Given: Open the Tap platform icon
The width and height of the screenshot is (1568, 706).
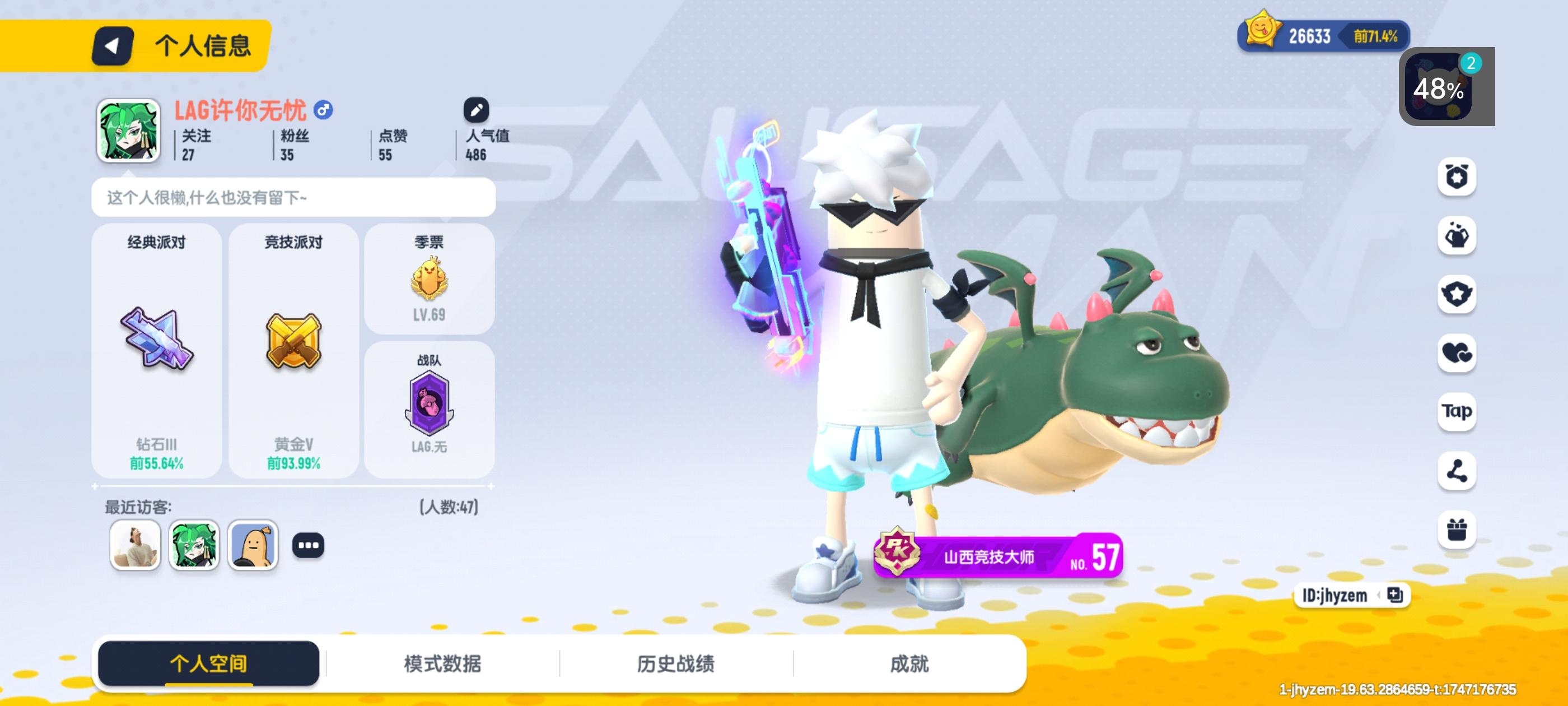Looking at the screenshot, I should (x=1456, y=412).
